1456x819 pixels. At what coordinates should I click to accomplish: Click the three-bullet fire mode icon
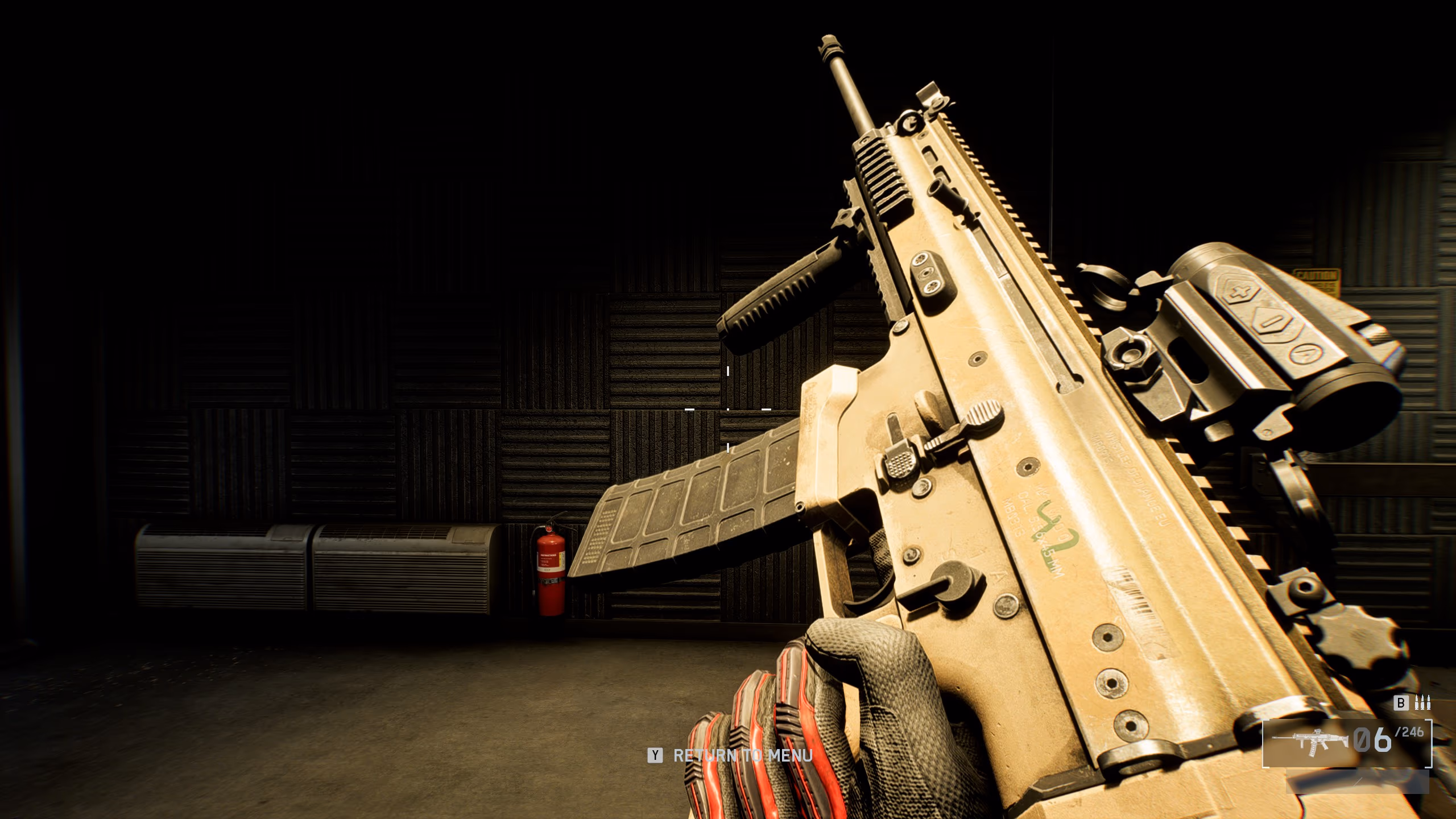tap(1422, 703)
